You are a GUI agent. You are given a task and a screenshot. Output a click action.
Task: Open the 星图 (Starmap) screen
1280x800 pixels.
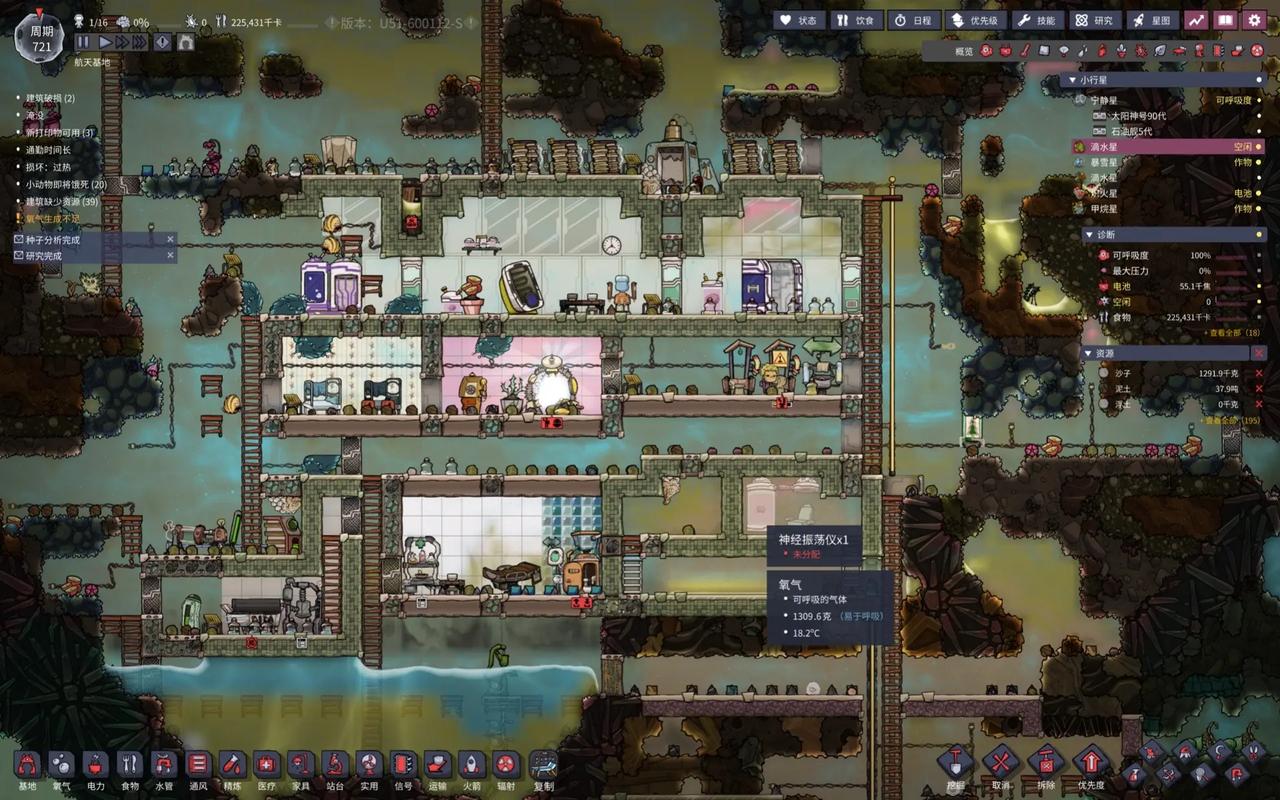click(1152, 20)
